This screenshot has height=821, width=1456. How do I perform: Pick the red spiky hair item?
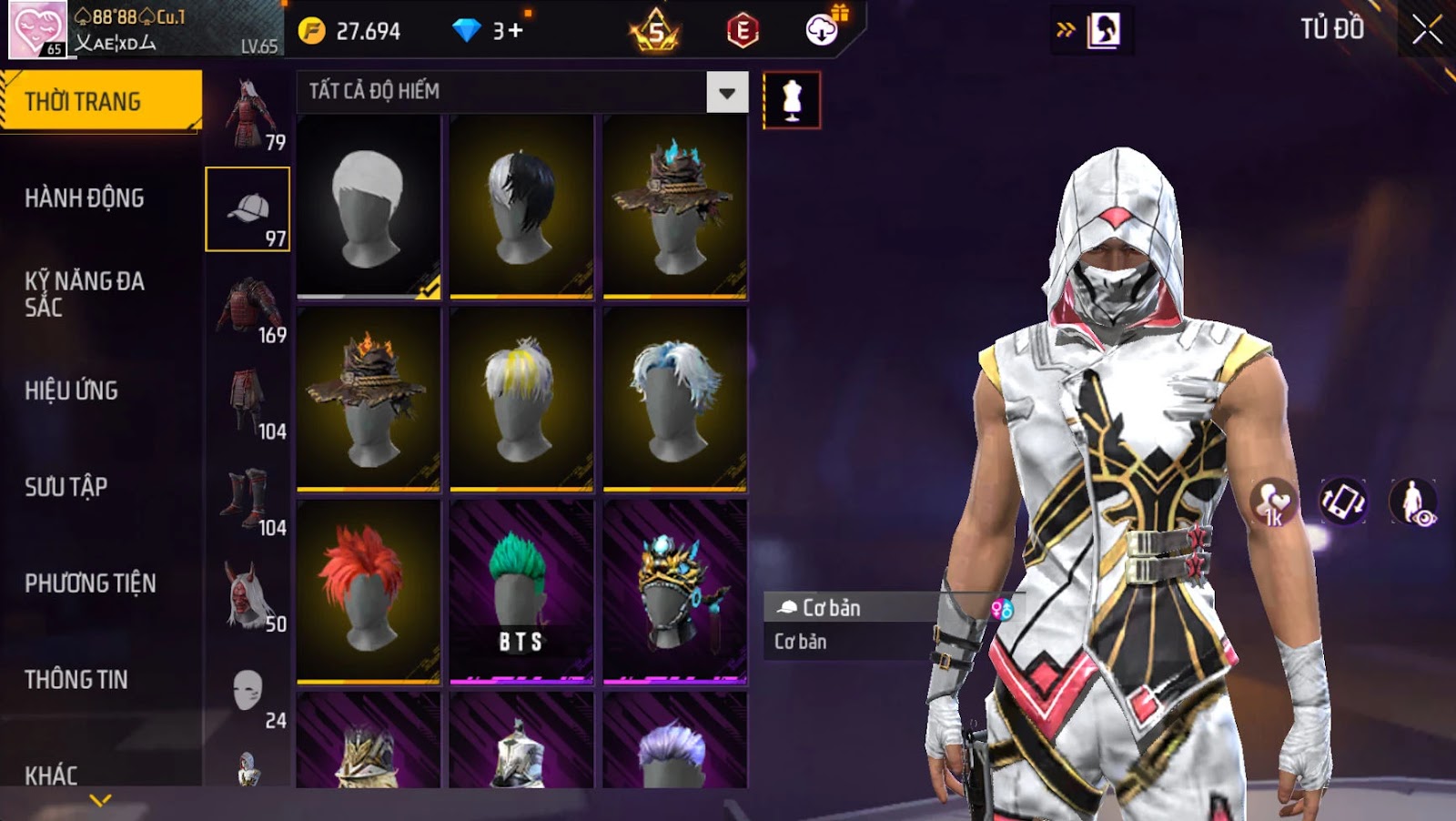[x=369, y=591]
